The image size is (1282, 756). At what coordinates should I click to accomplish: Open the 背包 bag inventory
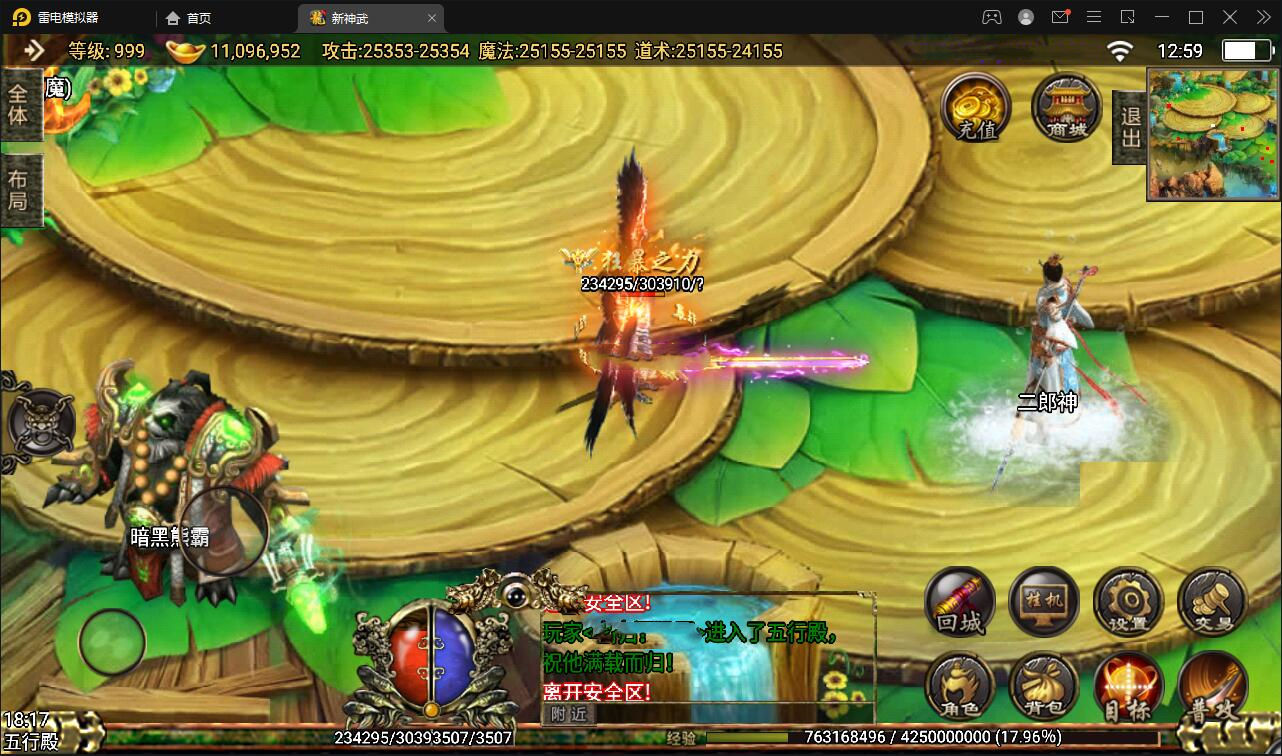pos(1043,687)
